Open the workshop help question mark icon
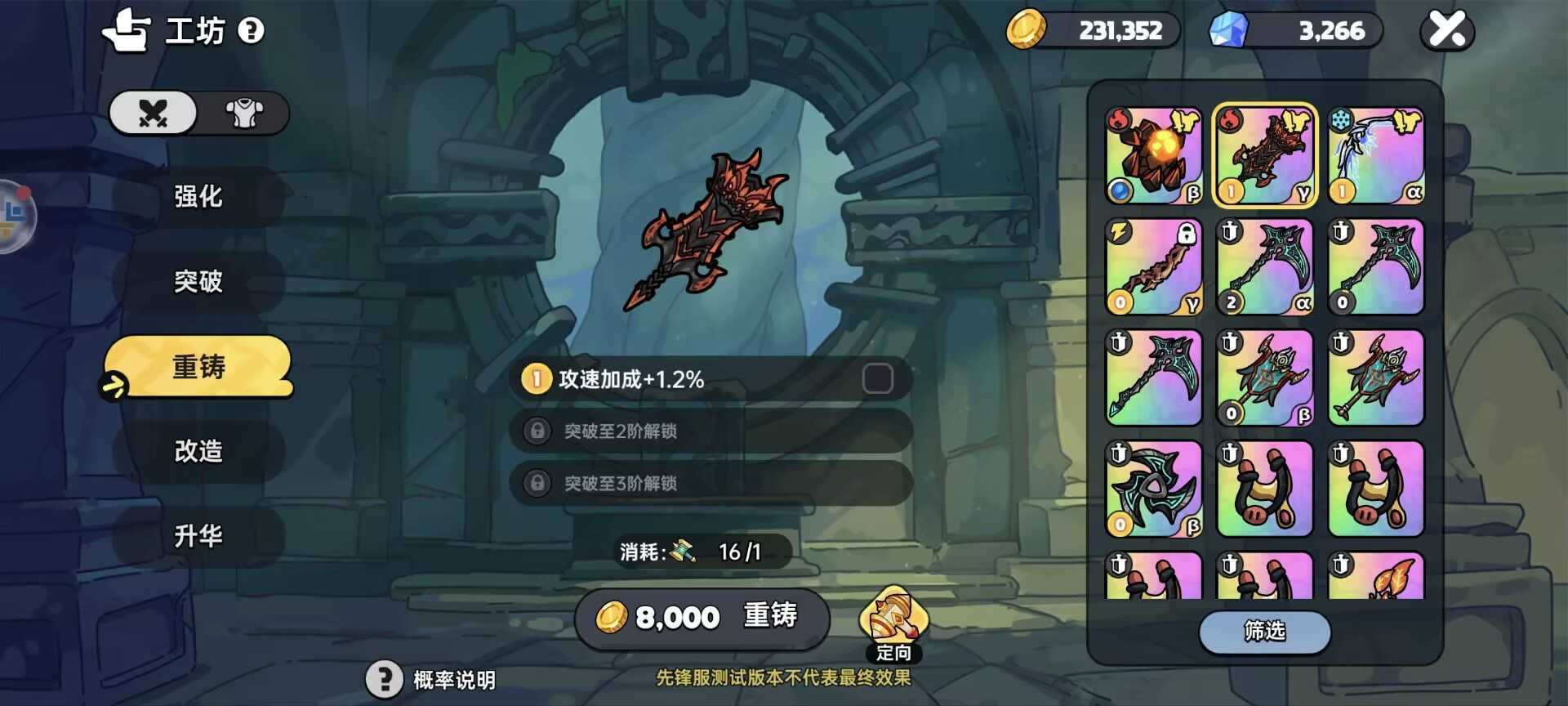This screenshot has height=706, width=1568. coord(252,30)
